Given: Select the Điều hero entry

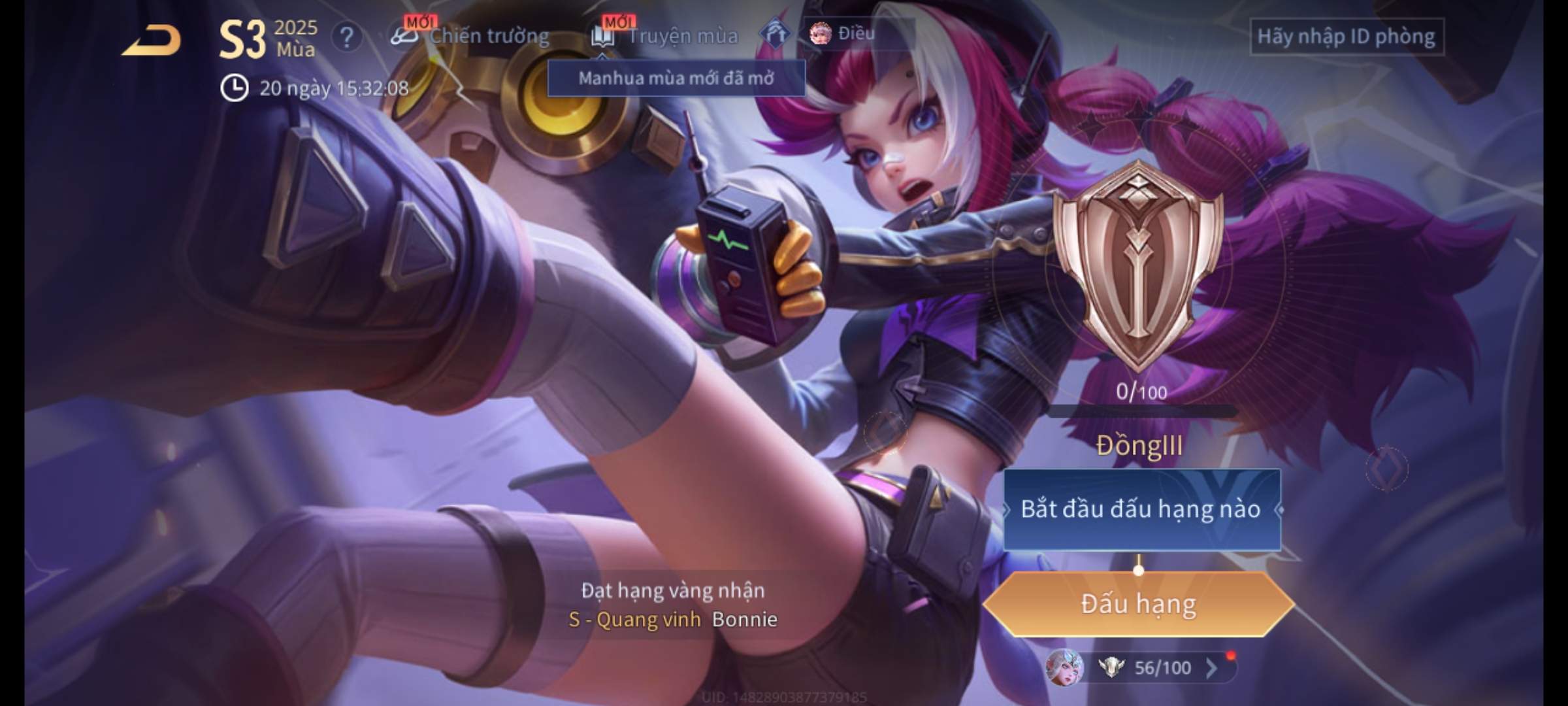Looking at the screenshot, I should coord(843,33).
